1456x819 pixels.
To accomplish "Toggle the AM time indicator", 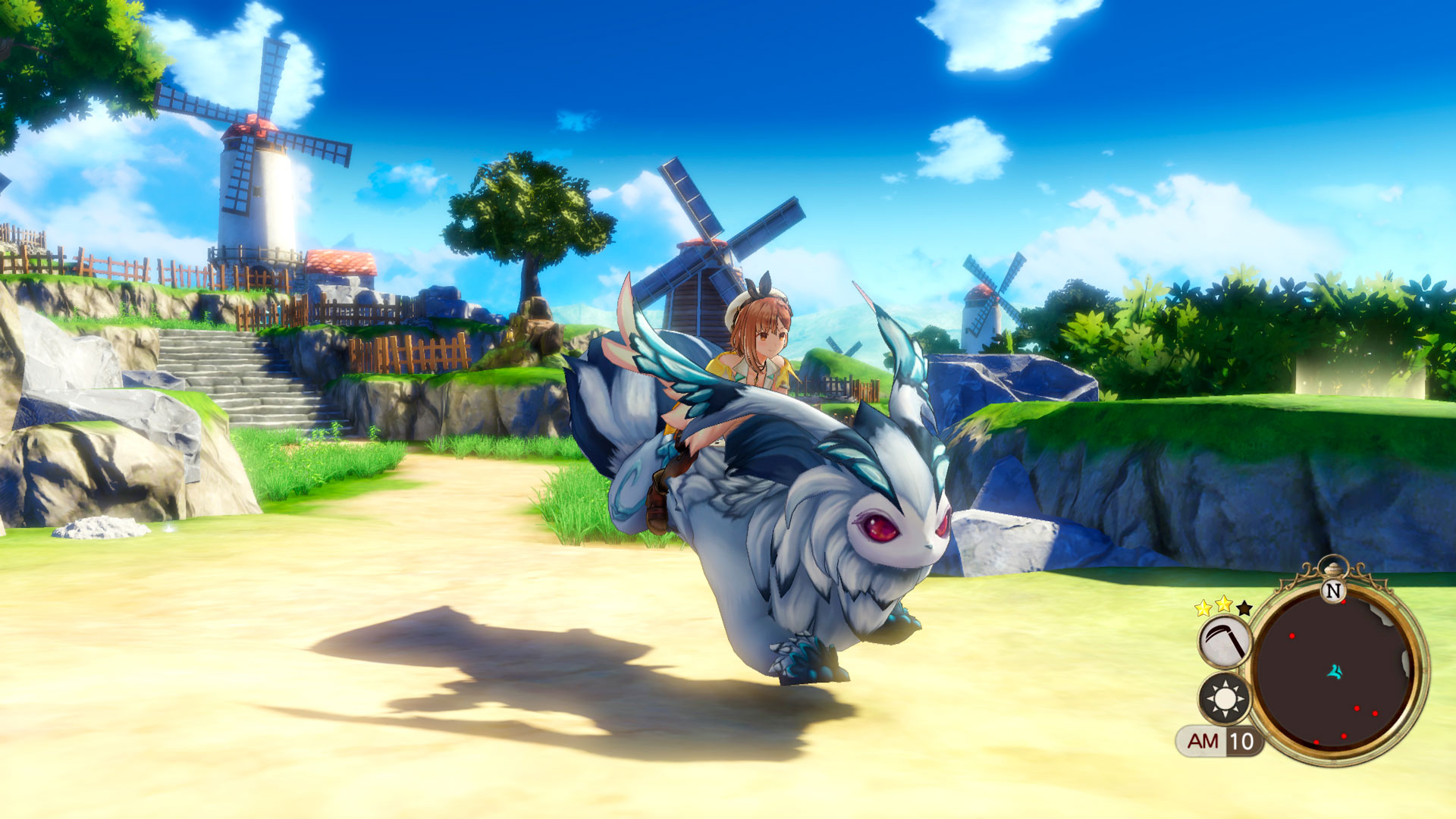I will (1203, 742).
